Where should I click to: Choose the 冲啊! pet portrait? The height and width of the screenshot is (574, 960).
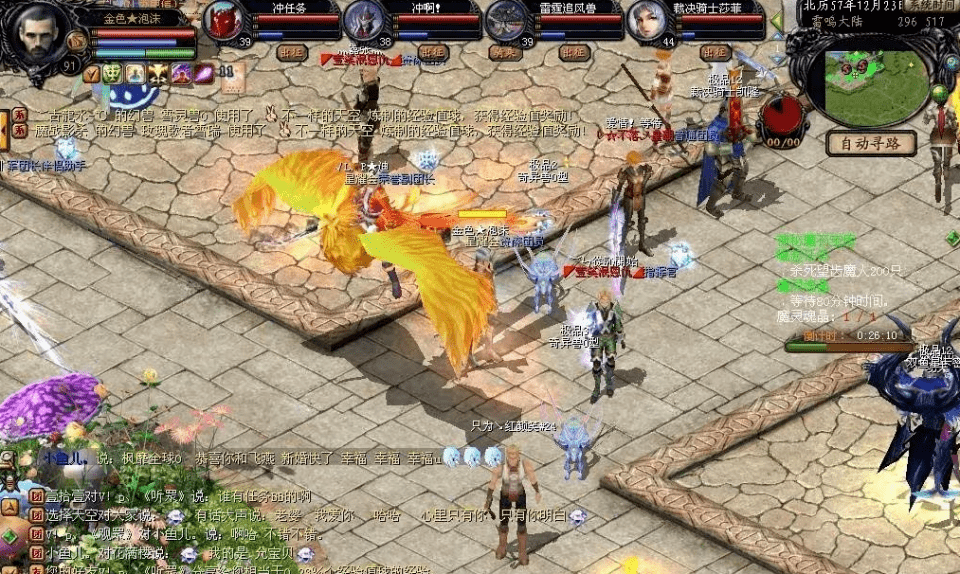[x=364, y=20]
